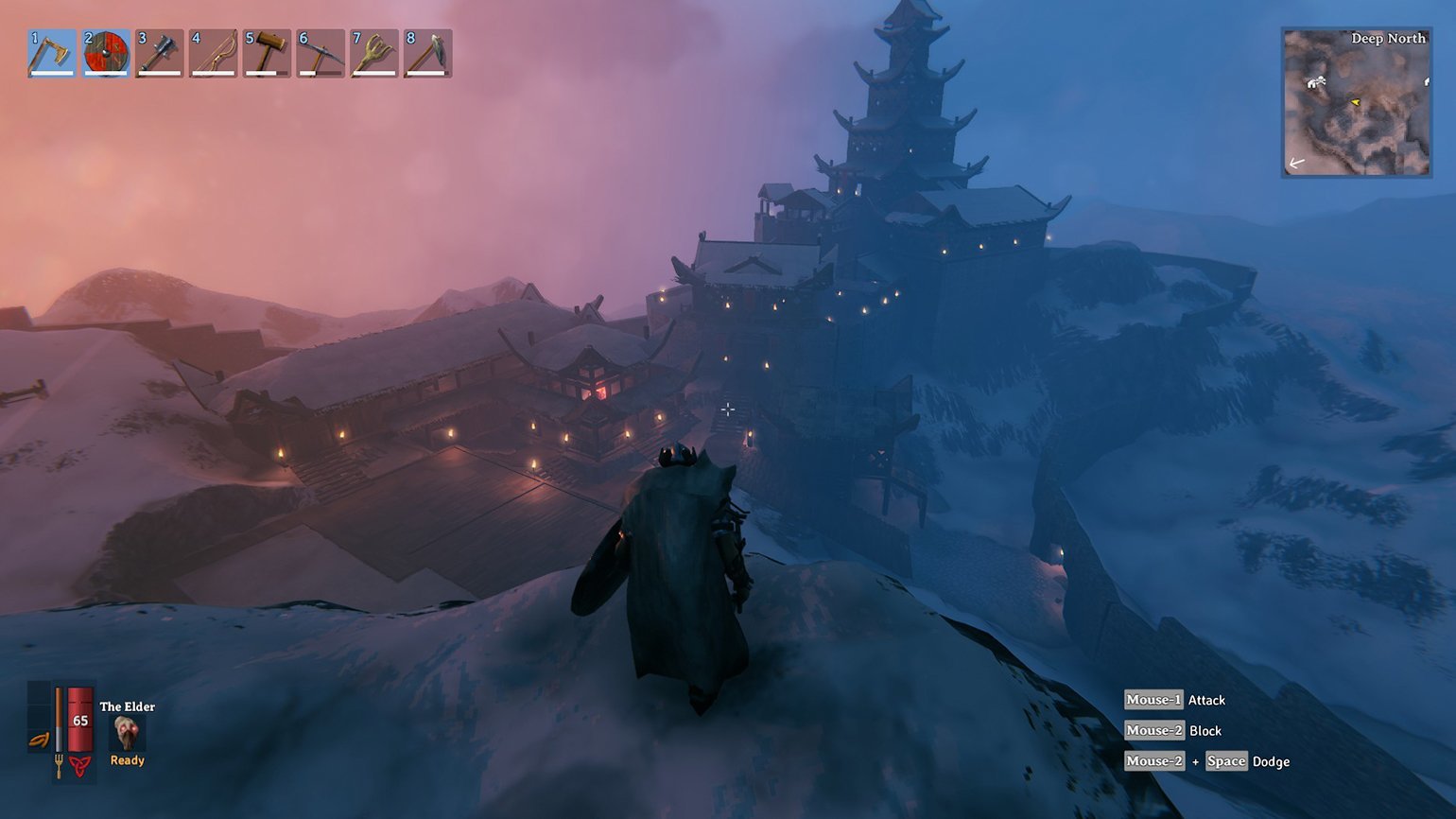Open the Deep North minimap
The height and width of the screenshot is (819, 1456).
pos(1356,102)
